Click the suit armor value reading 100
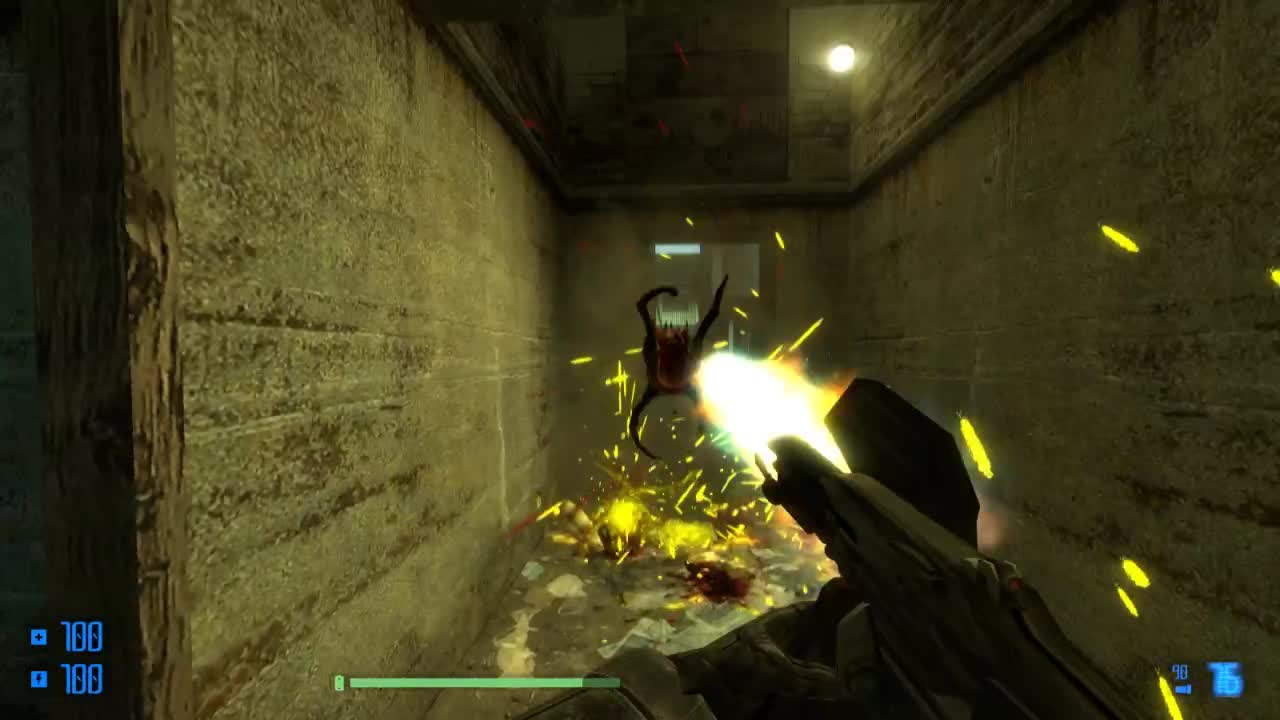 [x=82, y=680]
